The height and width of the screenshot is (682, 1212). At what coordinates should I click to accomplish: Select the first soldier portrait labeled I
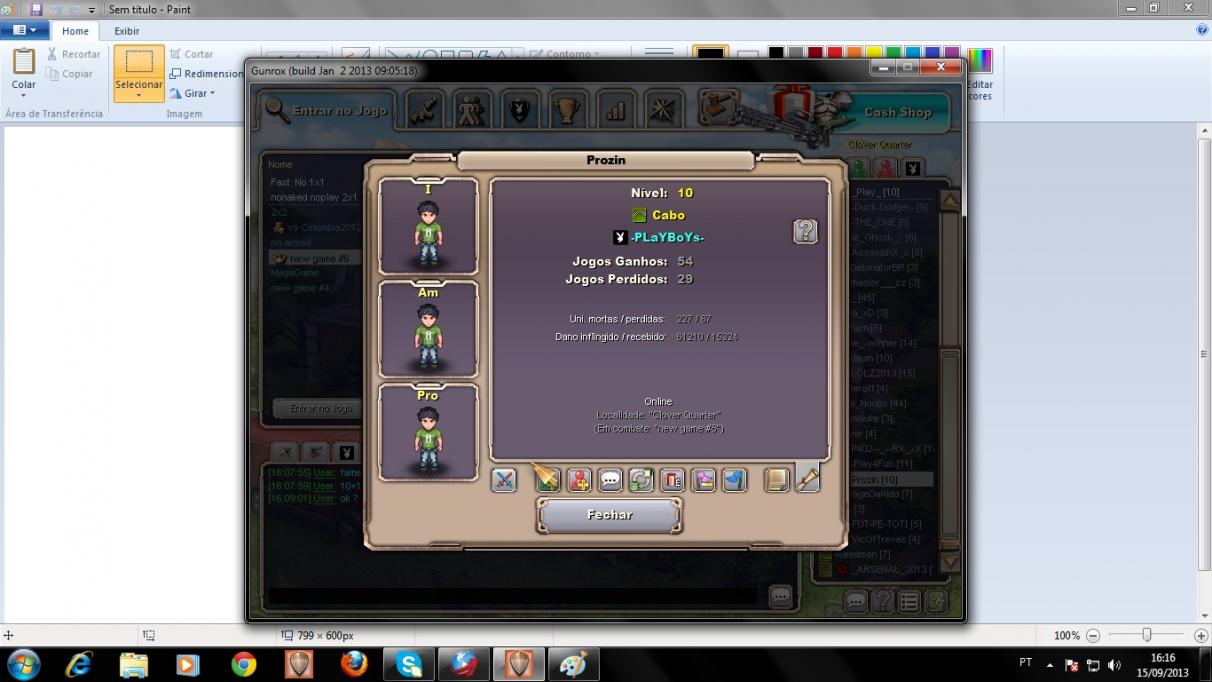pyautogui.click(x=428, y=227)
